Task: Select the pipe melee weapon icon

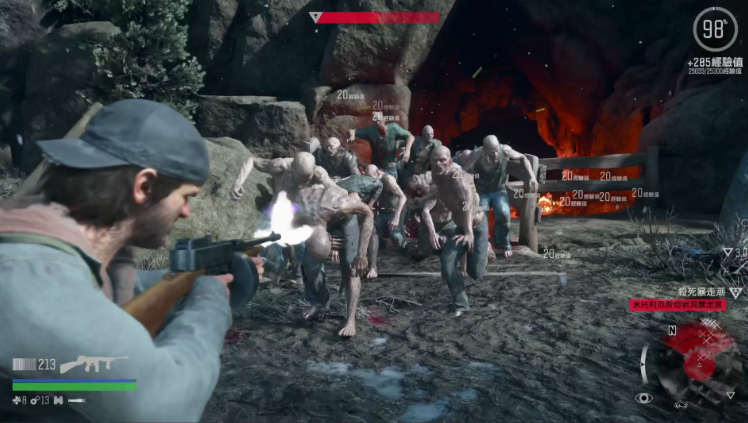Action: (77, 400)
